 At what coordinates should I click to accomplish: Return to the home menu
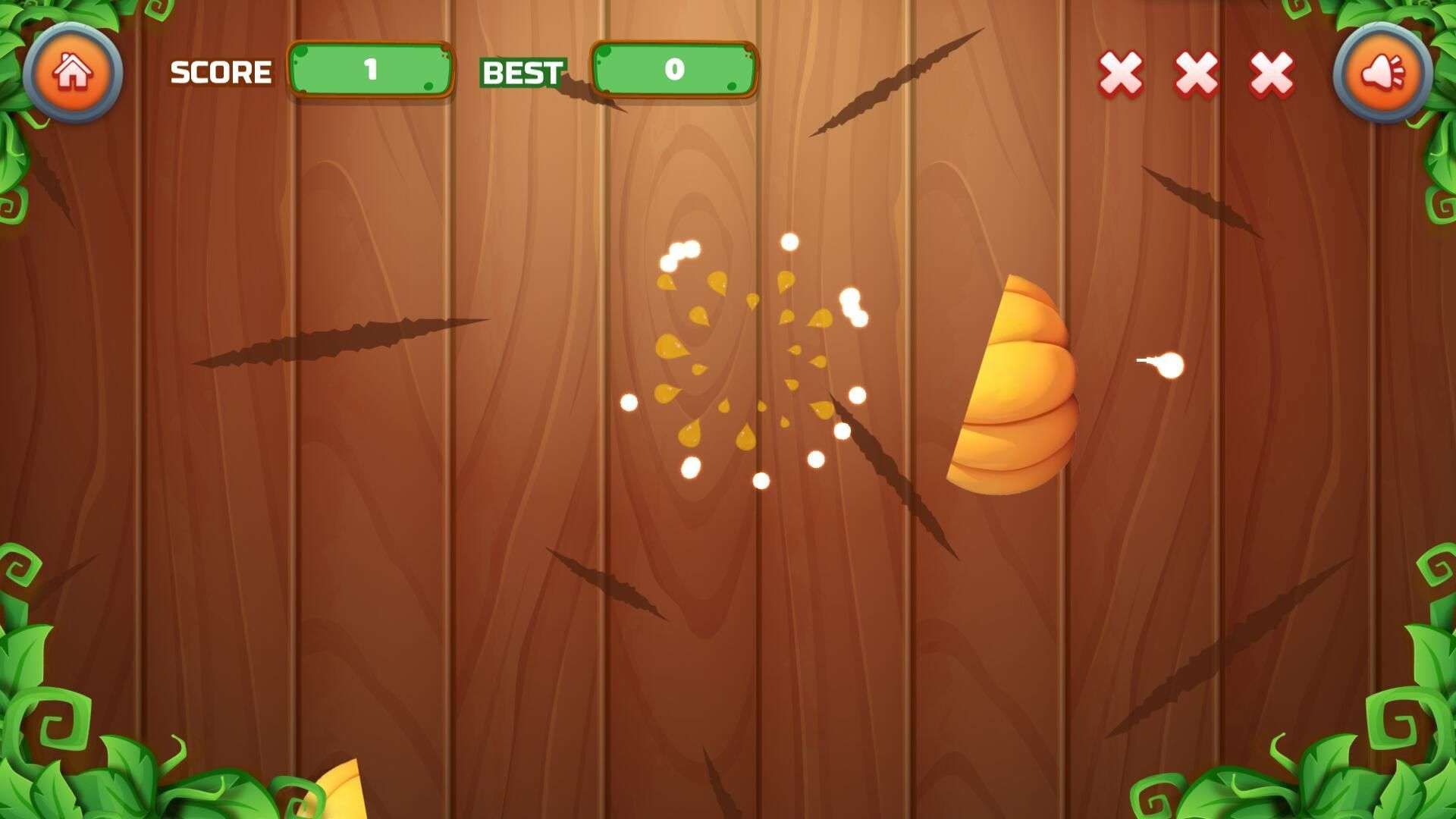tap(73, 73)
